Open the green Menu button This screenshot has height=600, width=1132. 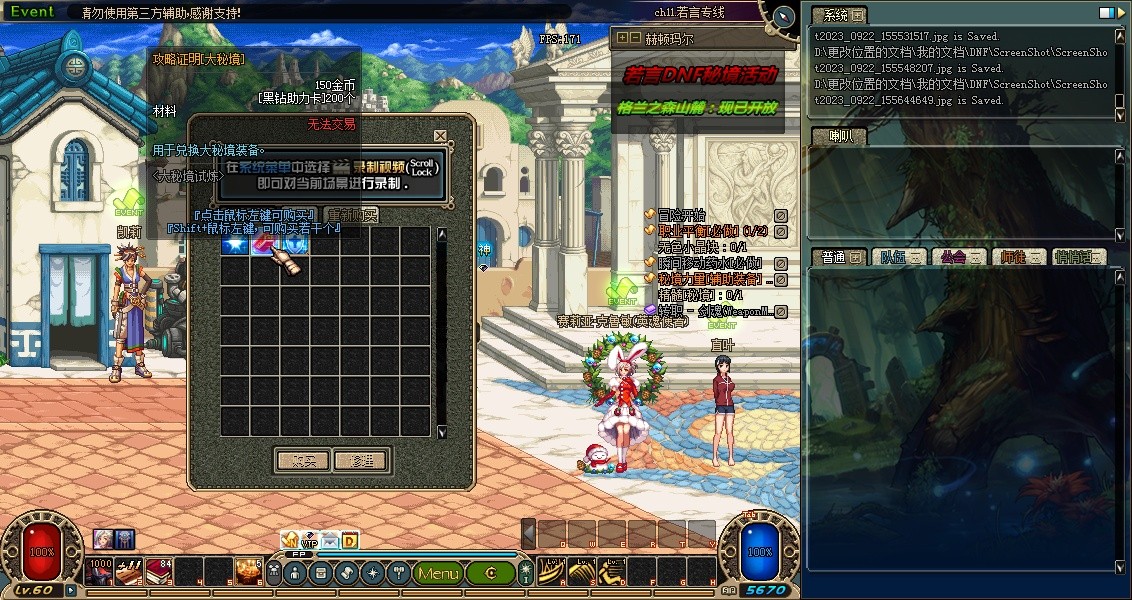click(438, 573)
